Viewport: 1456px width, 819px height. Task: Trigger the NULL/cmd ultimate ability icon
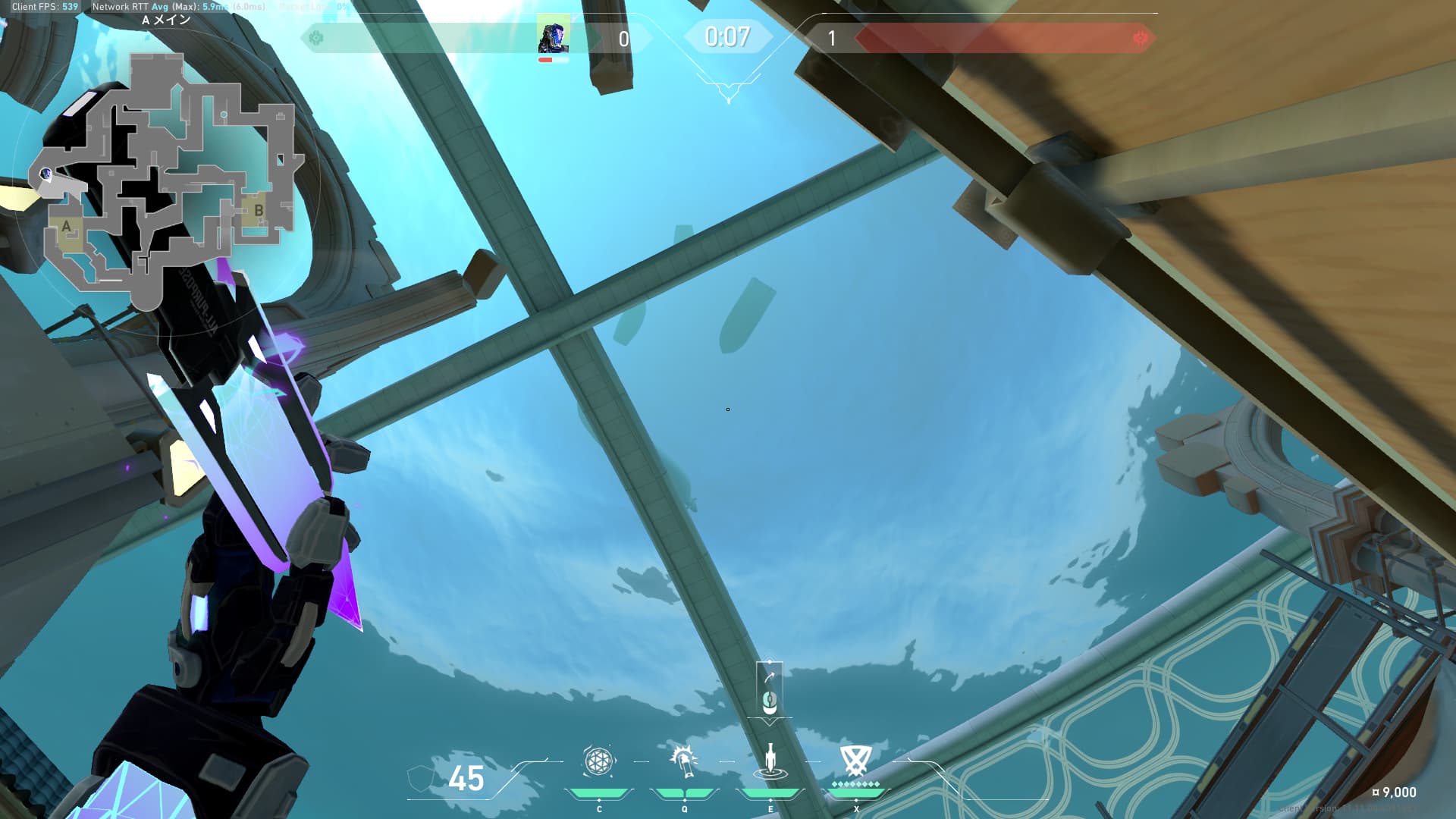(x=855, y=760)
